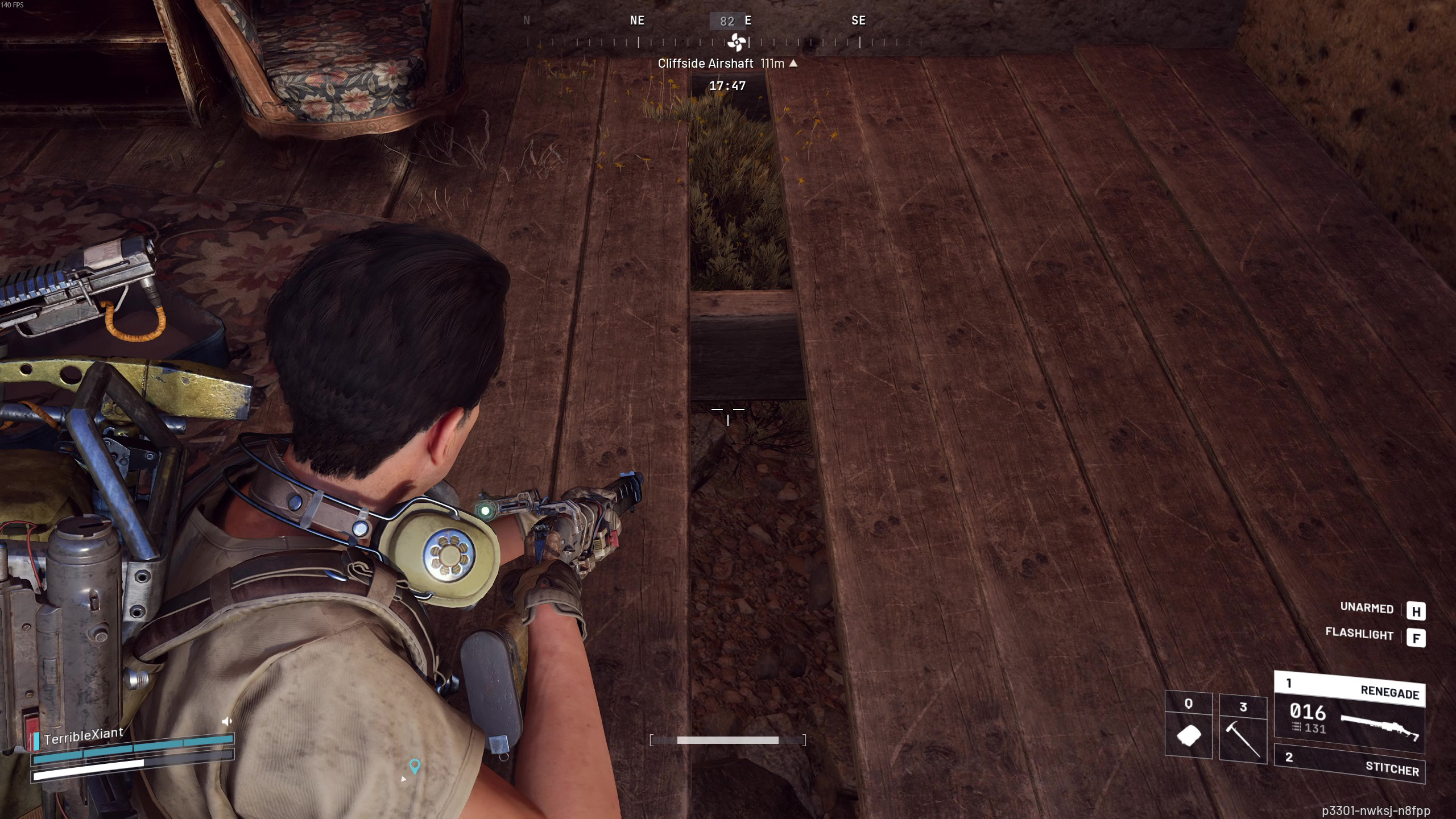Choose the pickaxe tool slot
Screen dimensions: 1456x819
tap(1243, 730)
